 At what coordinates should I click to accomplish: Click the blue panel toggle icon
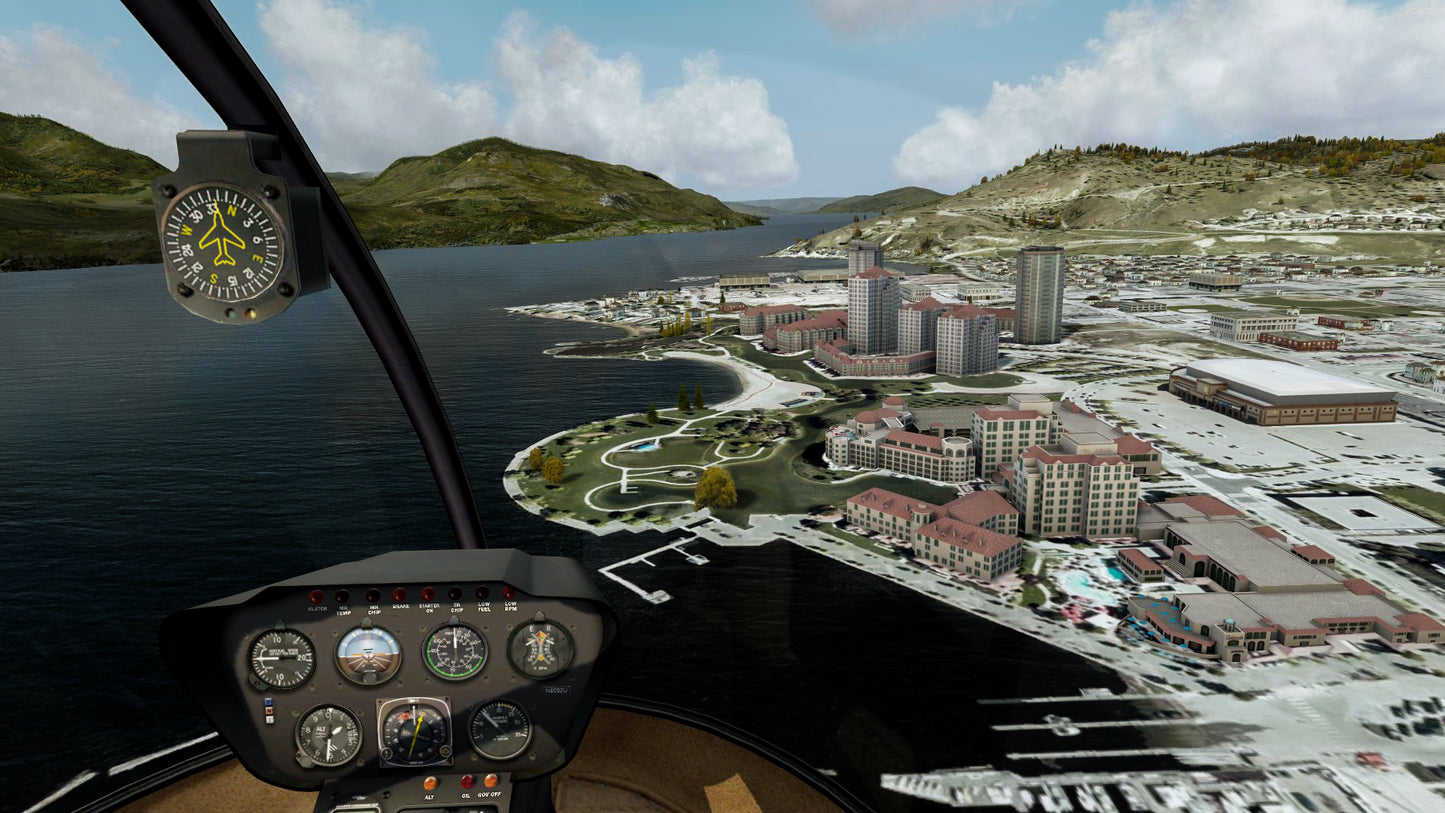tap(268, 702)
